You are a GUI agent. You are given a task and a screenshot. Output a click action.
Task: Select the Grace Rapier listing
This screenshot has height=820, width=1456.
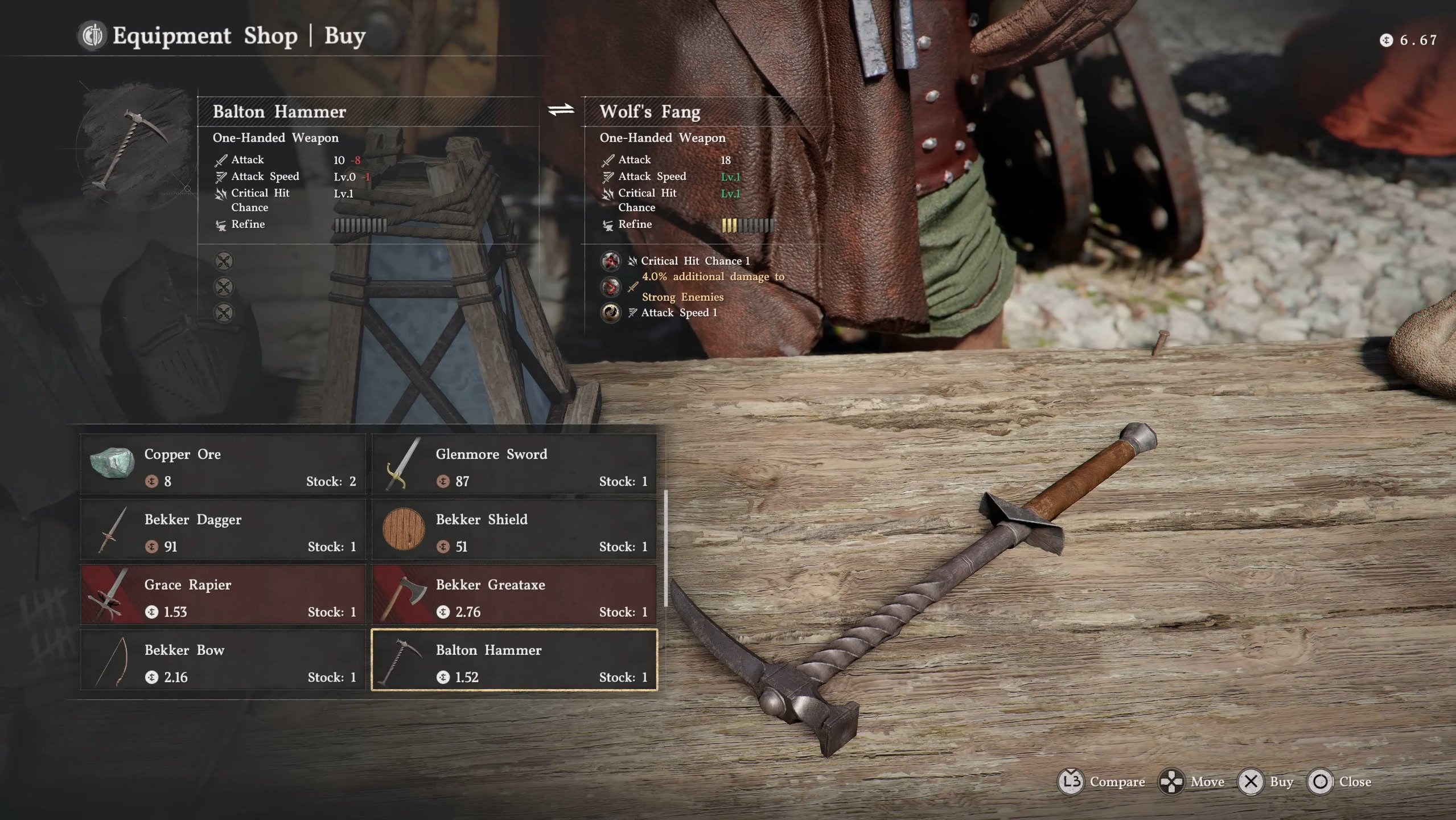223,596
